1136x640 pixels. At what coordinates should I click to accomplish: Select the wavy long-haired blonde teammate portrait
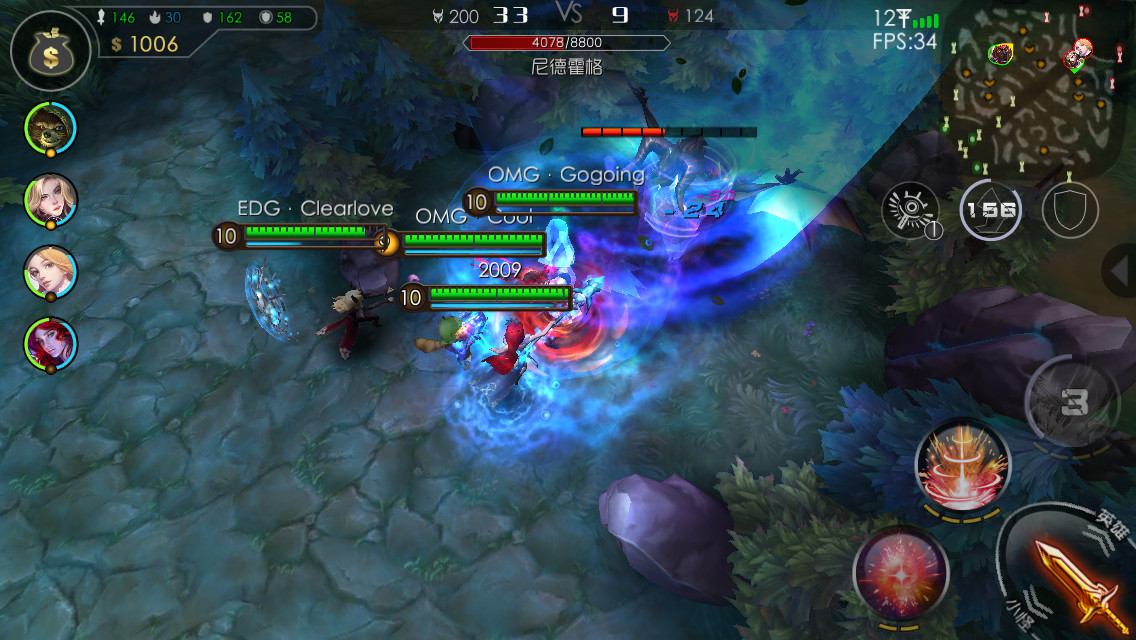pyautogui.click(x=50, y=200)
